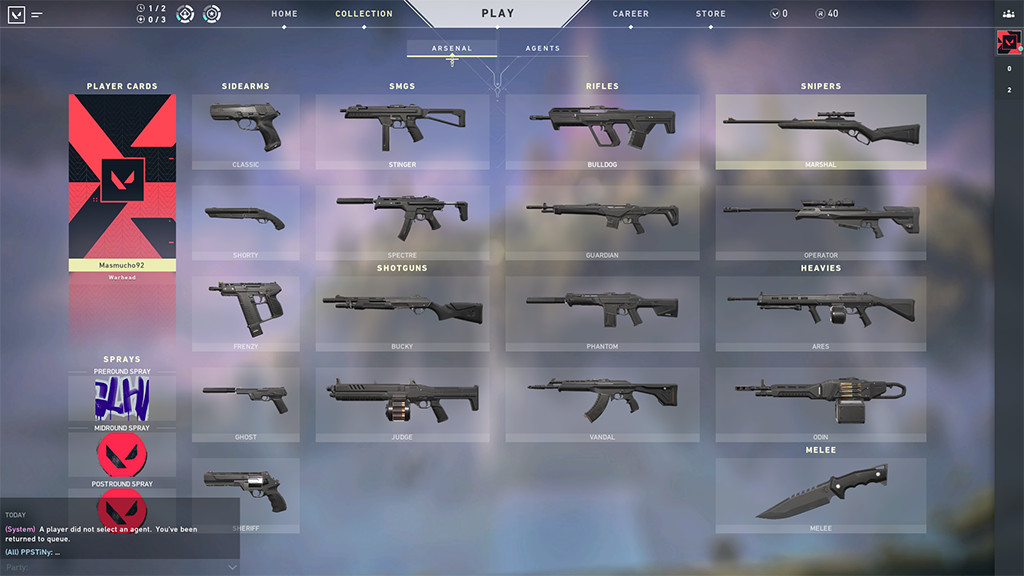The height and width of the screenshot is (576, 1024).
Task: Open the Stinger SMG tile
Action: pyautogui.click(x=402, y=131)
